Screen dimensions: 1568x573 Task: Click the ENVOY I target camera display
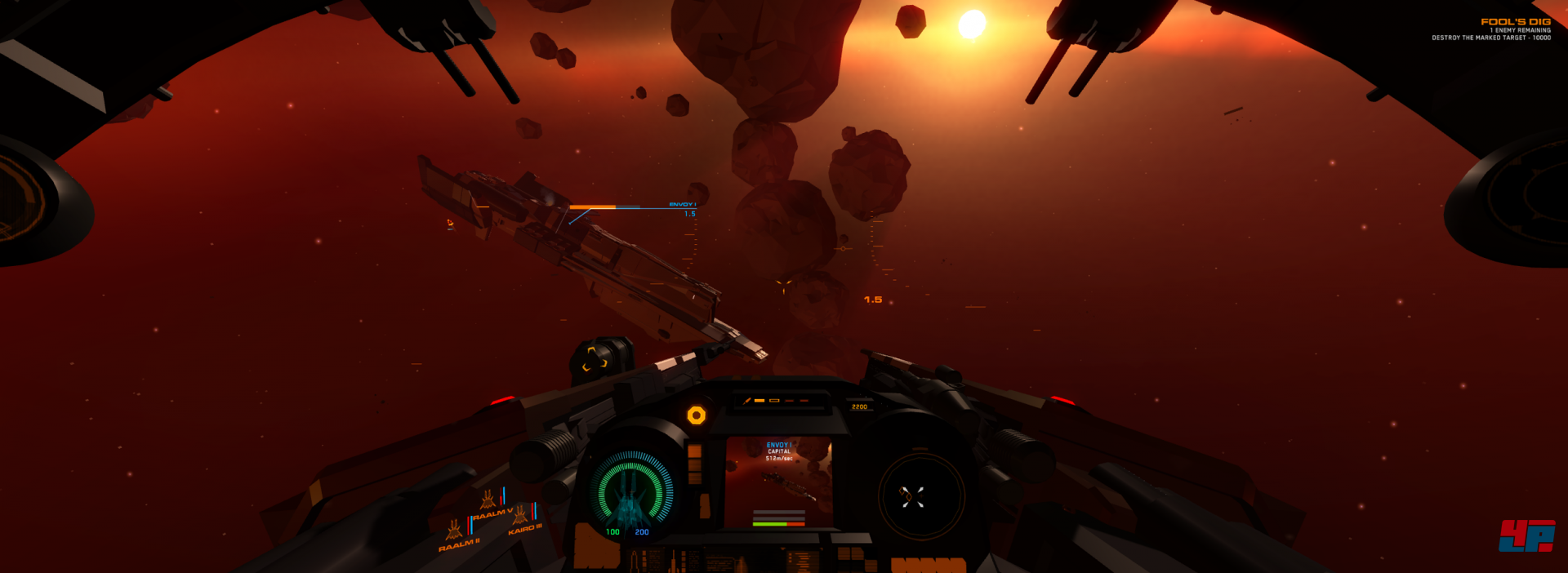click(x=779, y=483)
